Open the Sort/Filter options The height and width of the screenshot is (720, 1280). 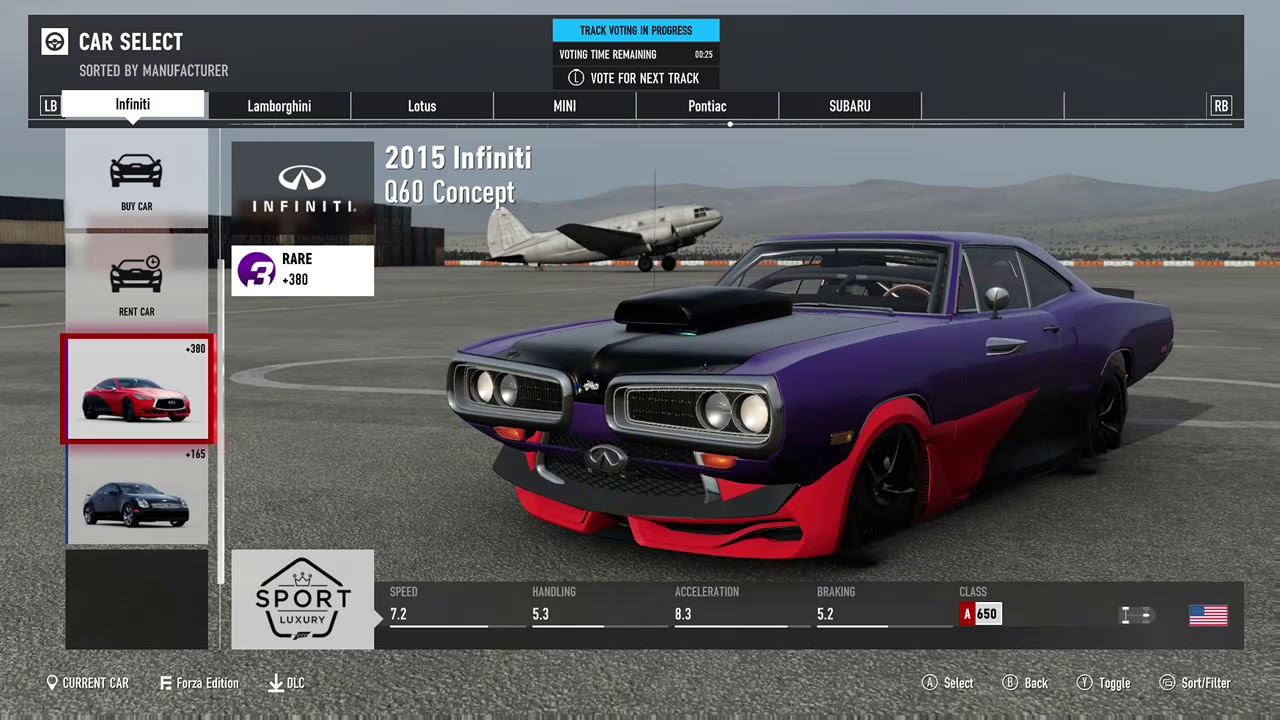(1194, 683)
